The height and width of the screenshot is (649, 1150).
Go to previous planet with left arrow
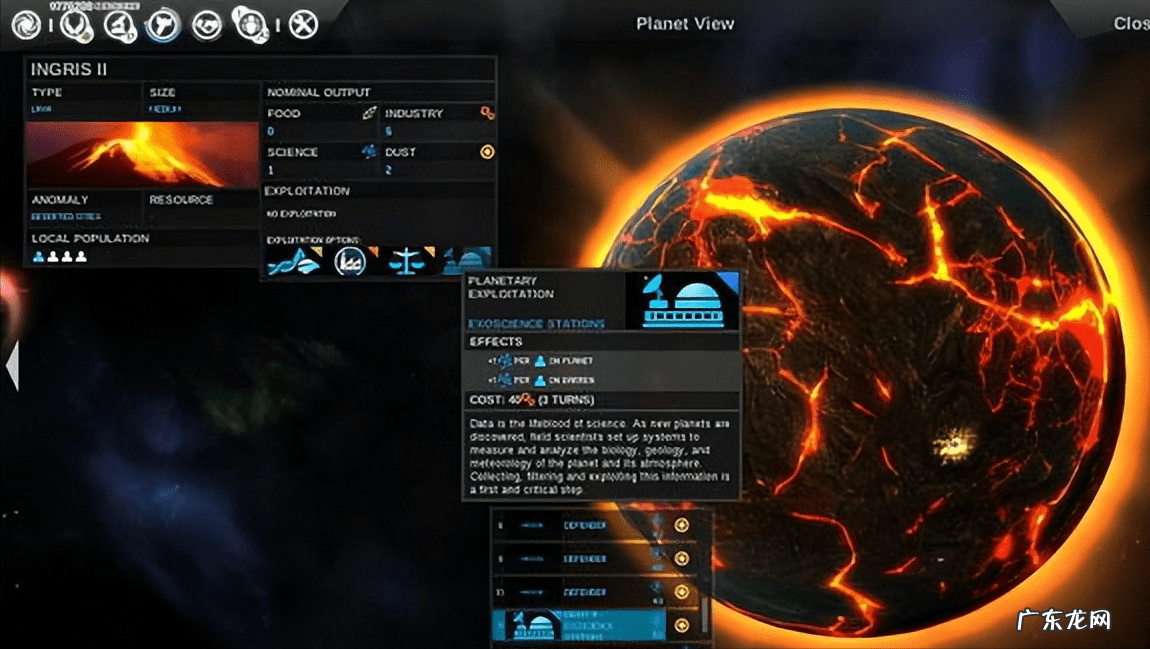(x=12, y=366)
